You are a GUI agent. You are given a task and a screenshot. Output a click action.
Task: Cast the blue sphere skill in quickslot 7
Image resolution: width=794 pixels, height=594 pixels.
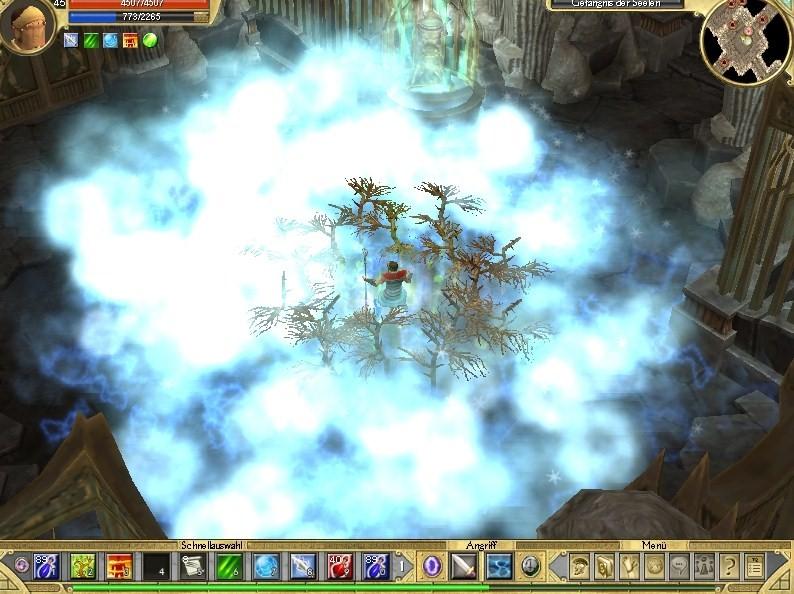click(264, 567)
